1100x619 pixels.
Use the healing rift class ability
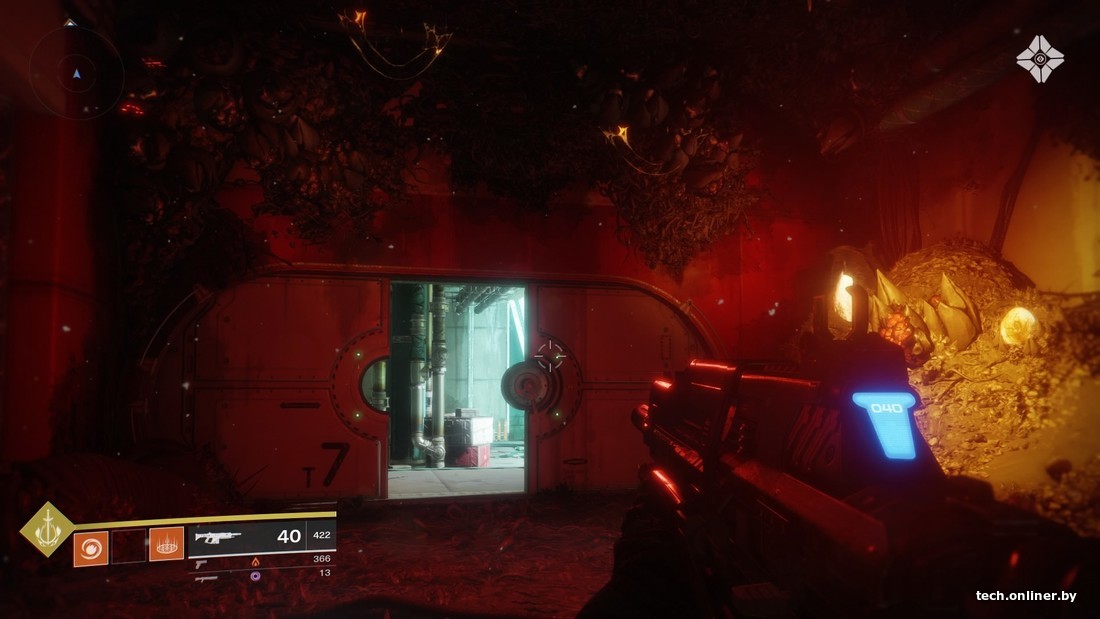[166, 546]
